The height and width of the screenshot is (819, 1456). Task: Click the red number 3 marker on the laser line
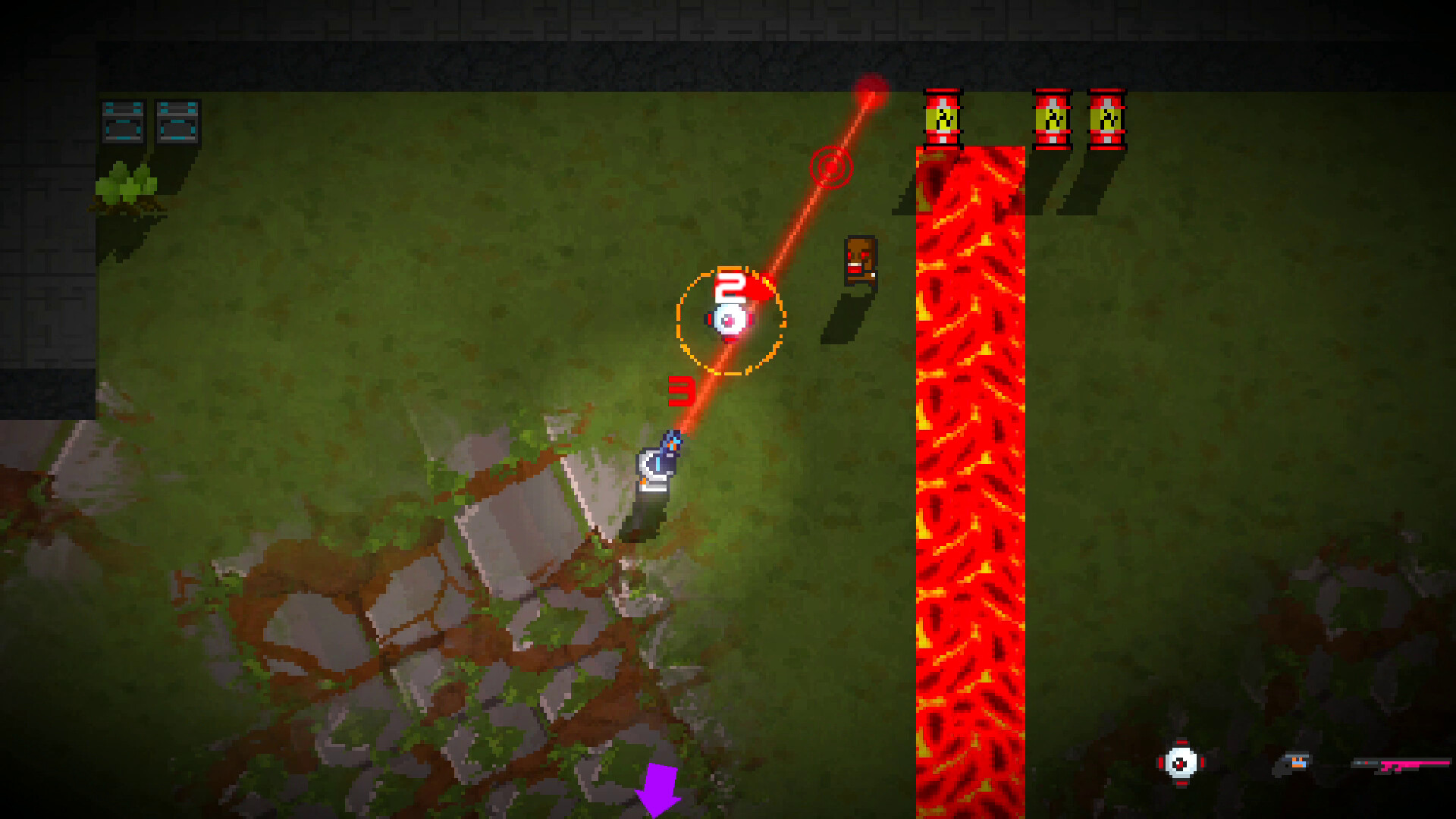point(681,388)
